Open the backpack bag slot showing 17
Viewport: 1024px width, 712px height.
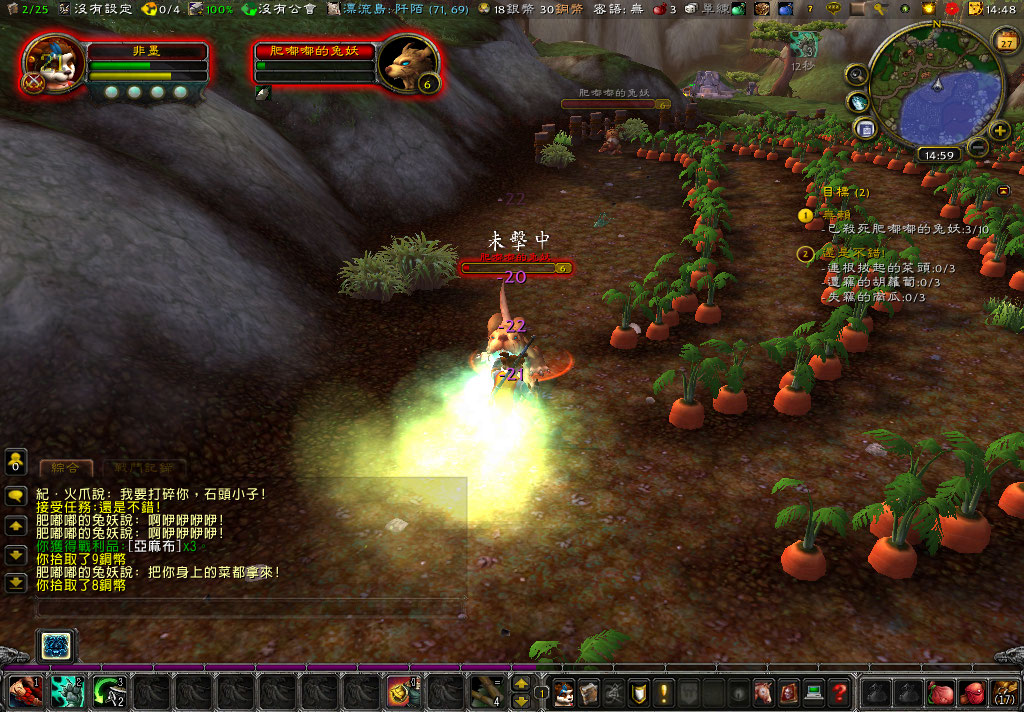pos(1004,691)
